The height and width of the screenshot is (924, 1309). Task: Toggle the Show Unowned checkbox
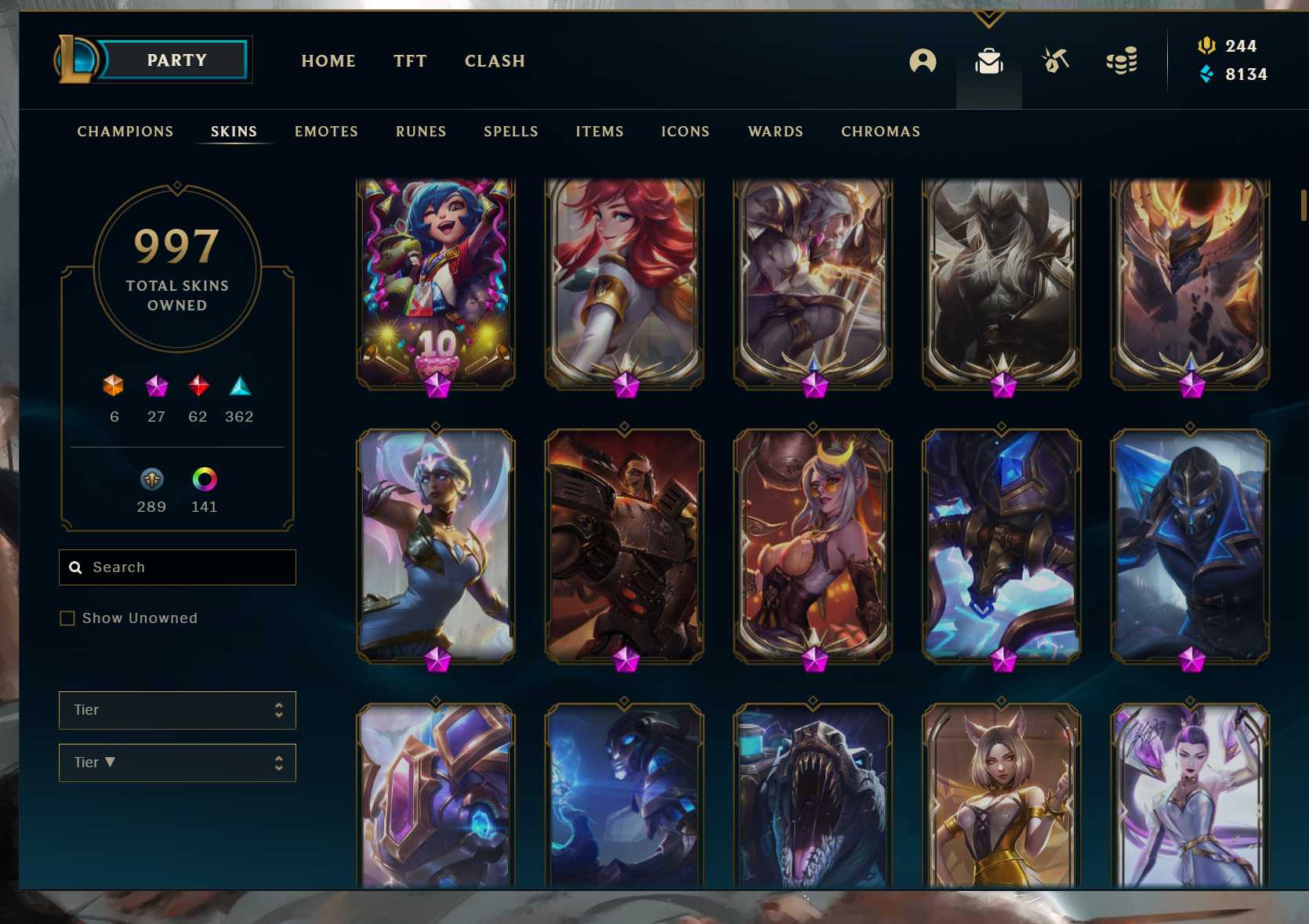point(67,618)
